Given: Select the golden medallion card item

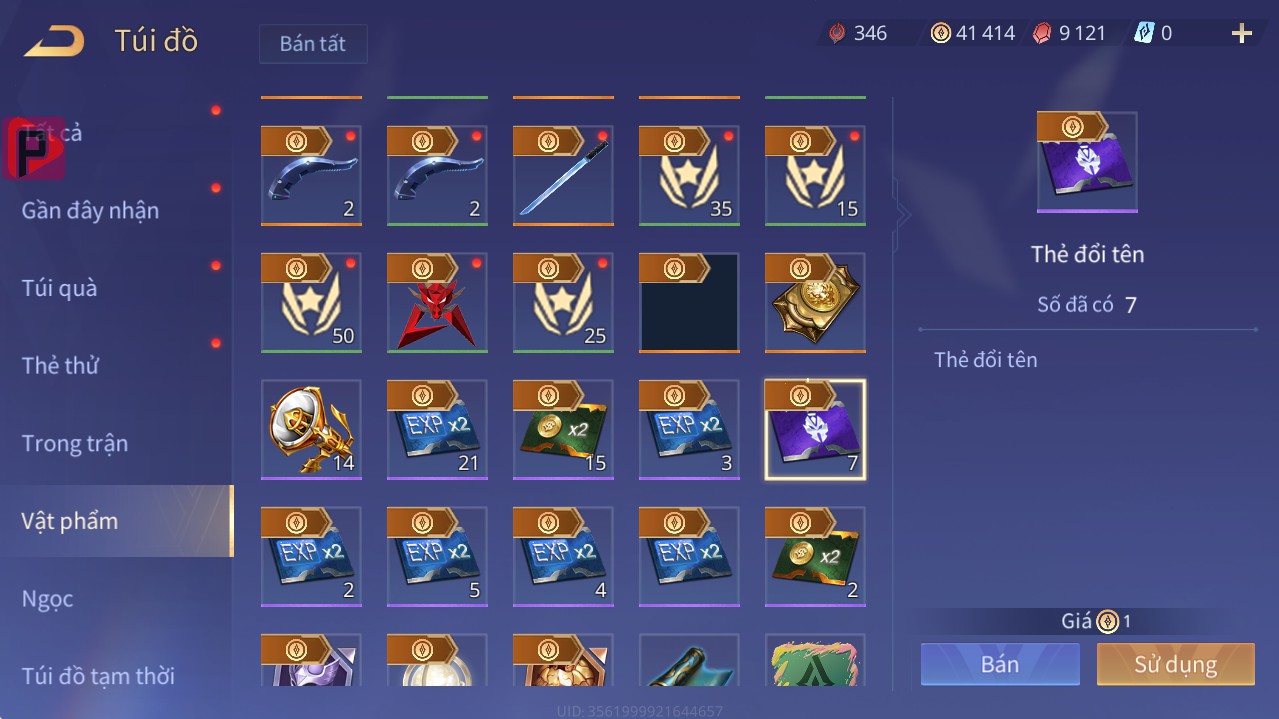Looking at the screenshot, I should tap(815, 303).
